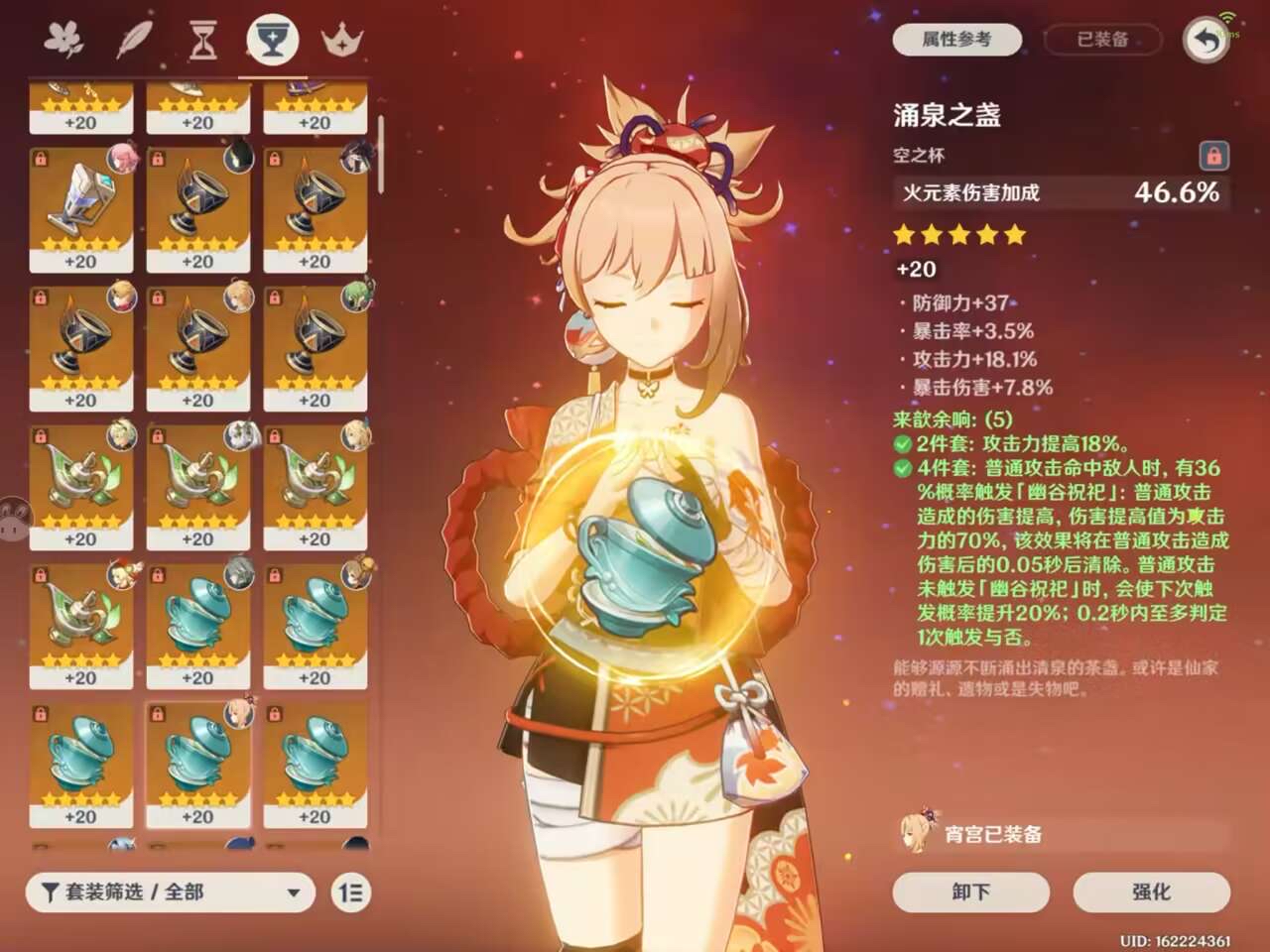The height and width of the screenshot is (952, 1270).
Task: Click the 强化 enhance button
Action: click(x=1151, y=892)
